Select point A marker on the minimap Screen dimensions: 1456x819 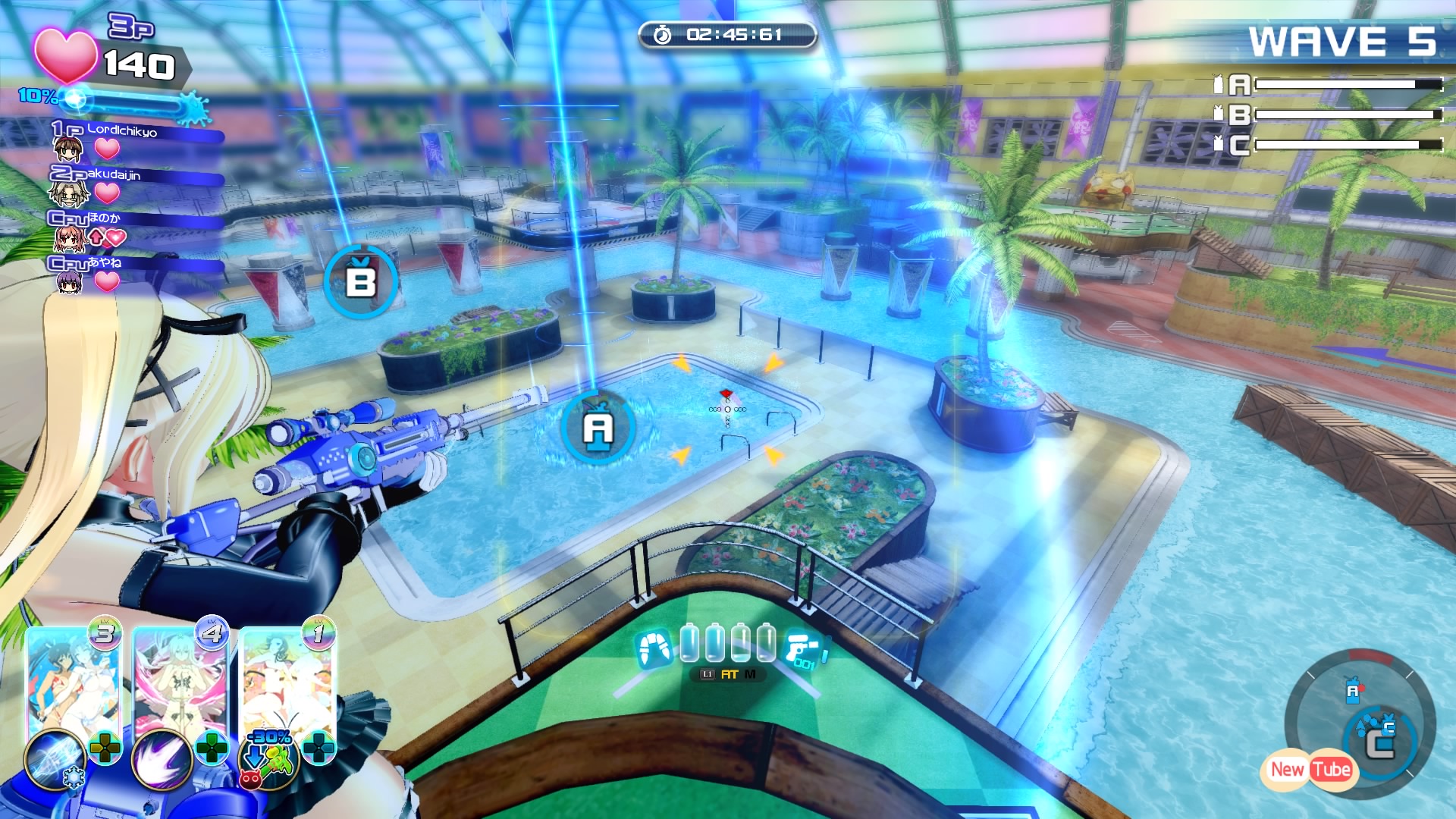coord(1352,692)
